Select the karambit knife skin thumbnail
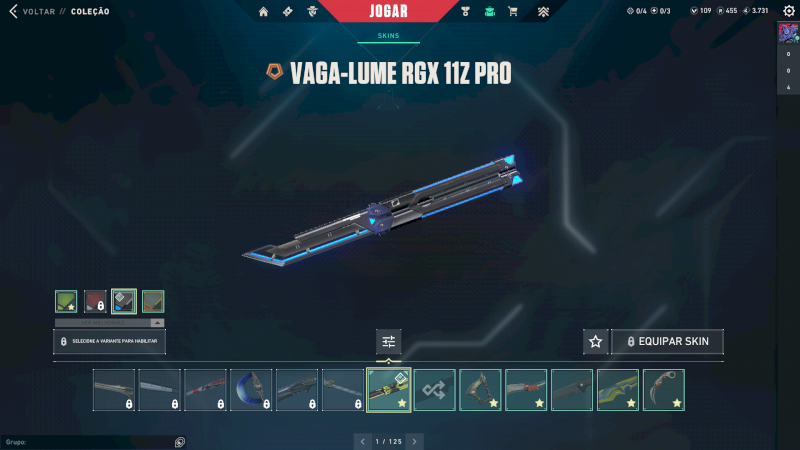The image size is (800, 450). 665,390
